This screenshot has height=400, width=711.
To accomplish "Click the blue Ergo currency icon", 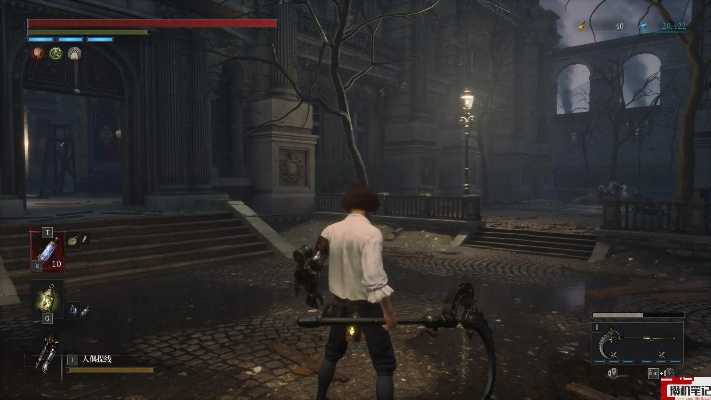I will 644,27.
